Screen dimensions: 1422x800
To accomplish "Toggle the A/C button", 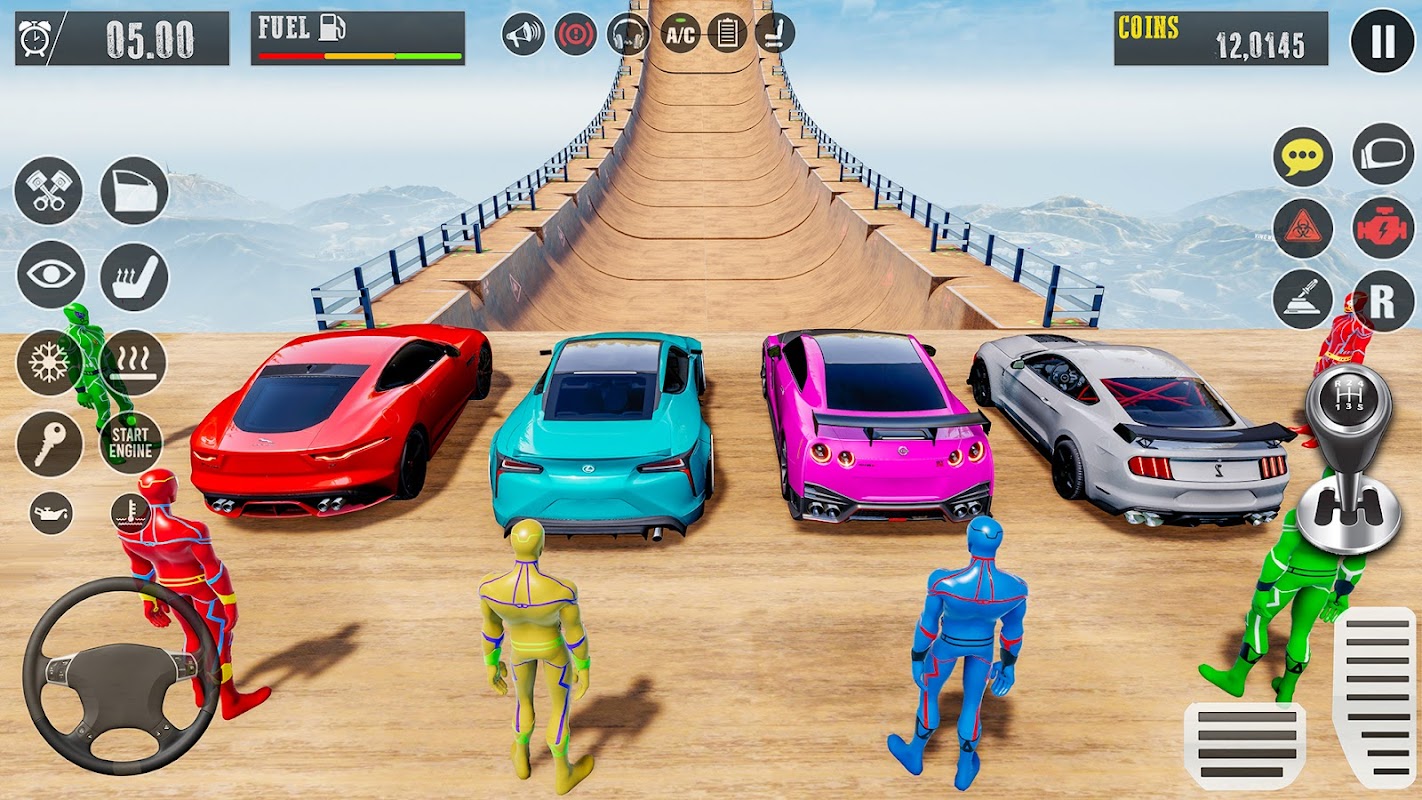I will coord(680,34).
